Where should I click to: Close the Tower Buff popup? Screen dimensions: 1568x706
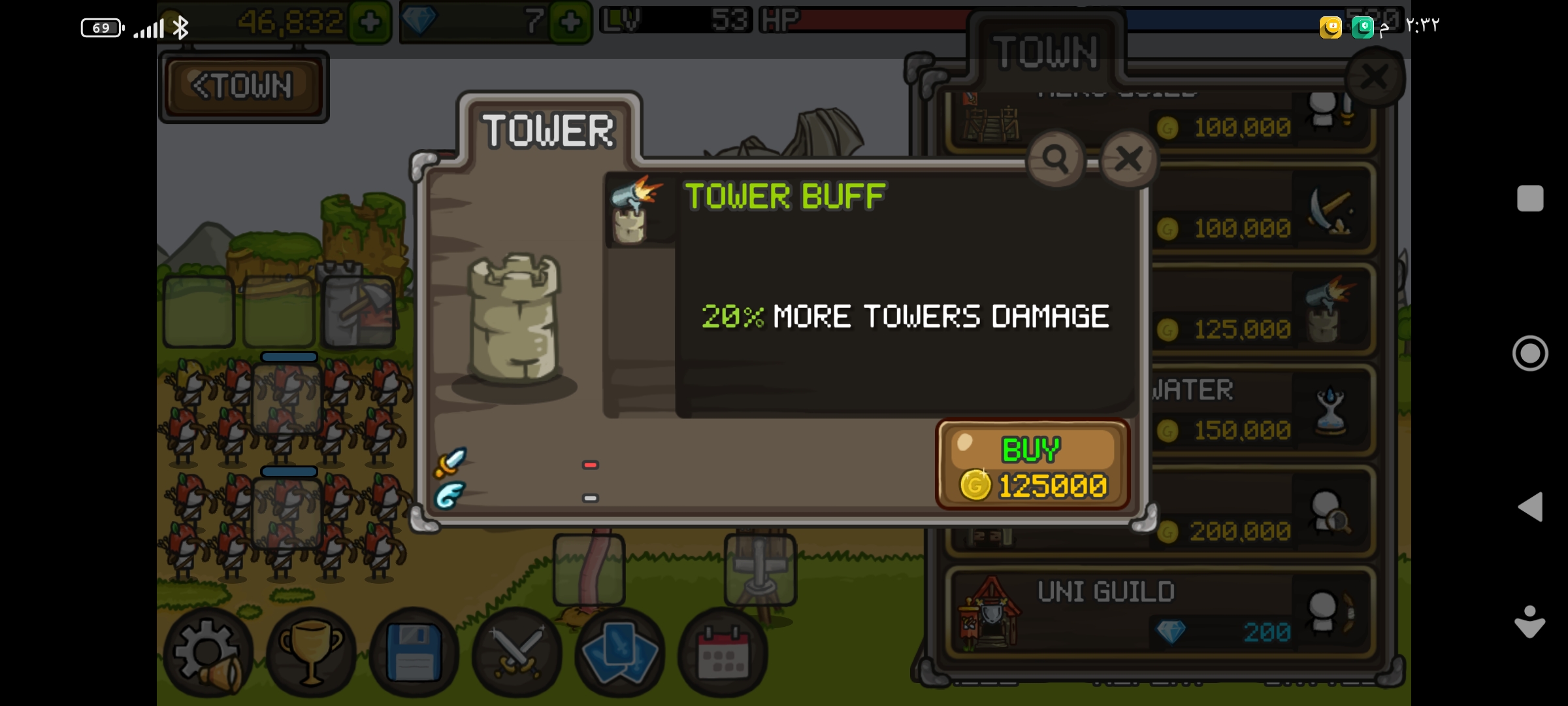click(x=1128, y=159)
